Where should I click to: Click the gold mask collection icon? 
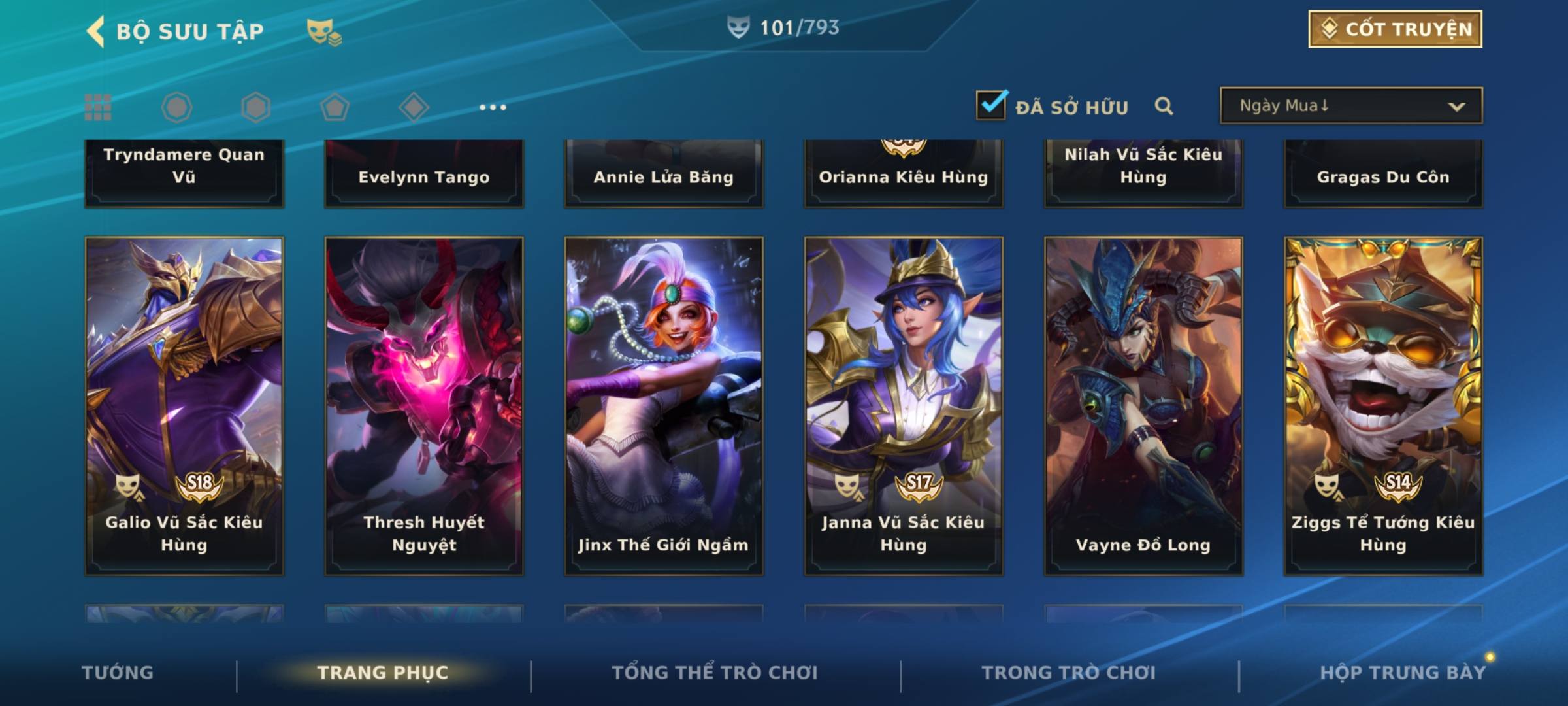pyautogui.click(x=323, y=31)
